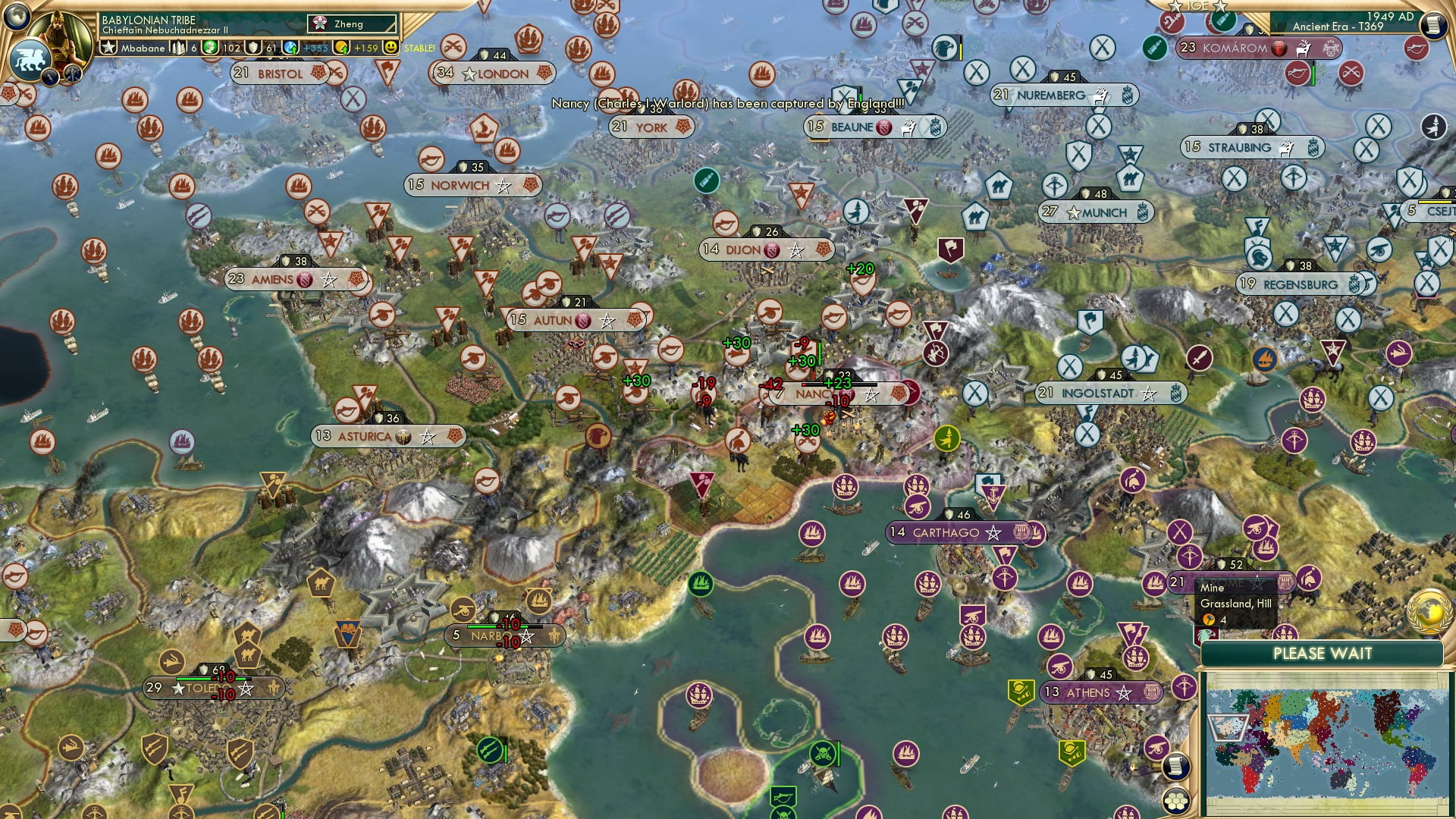The width and height of the screenshot is (1456, 819).
Task: Select the Munich city banner
Action: (1096, 212)
